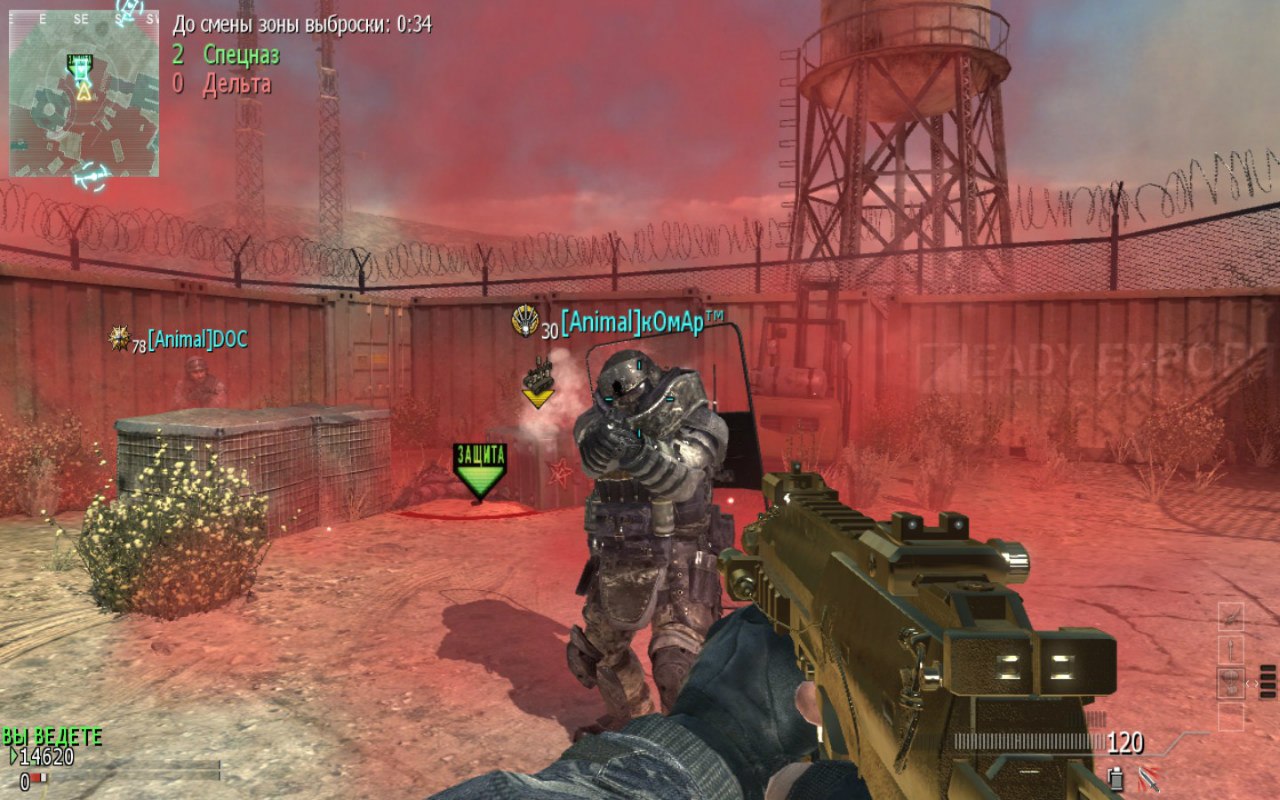1280x800 pixels.
Task: Select the throwing knife equipment icon
Action: point(1148,776)
